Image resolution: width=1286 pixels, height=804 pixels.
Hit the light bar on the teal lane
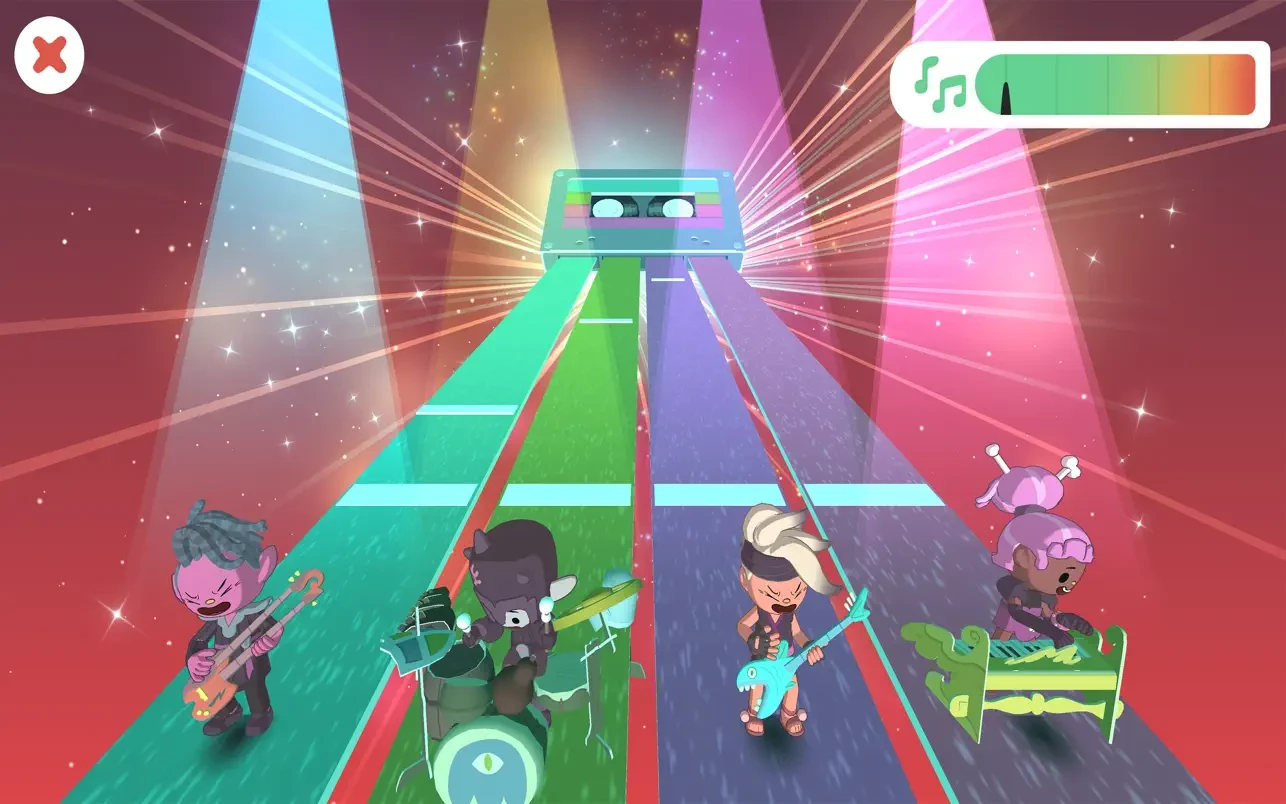406,494
